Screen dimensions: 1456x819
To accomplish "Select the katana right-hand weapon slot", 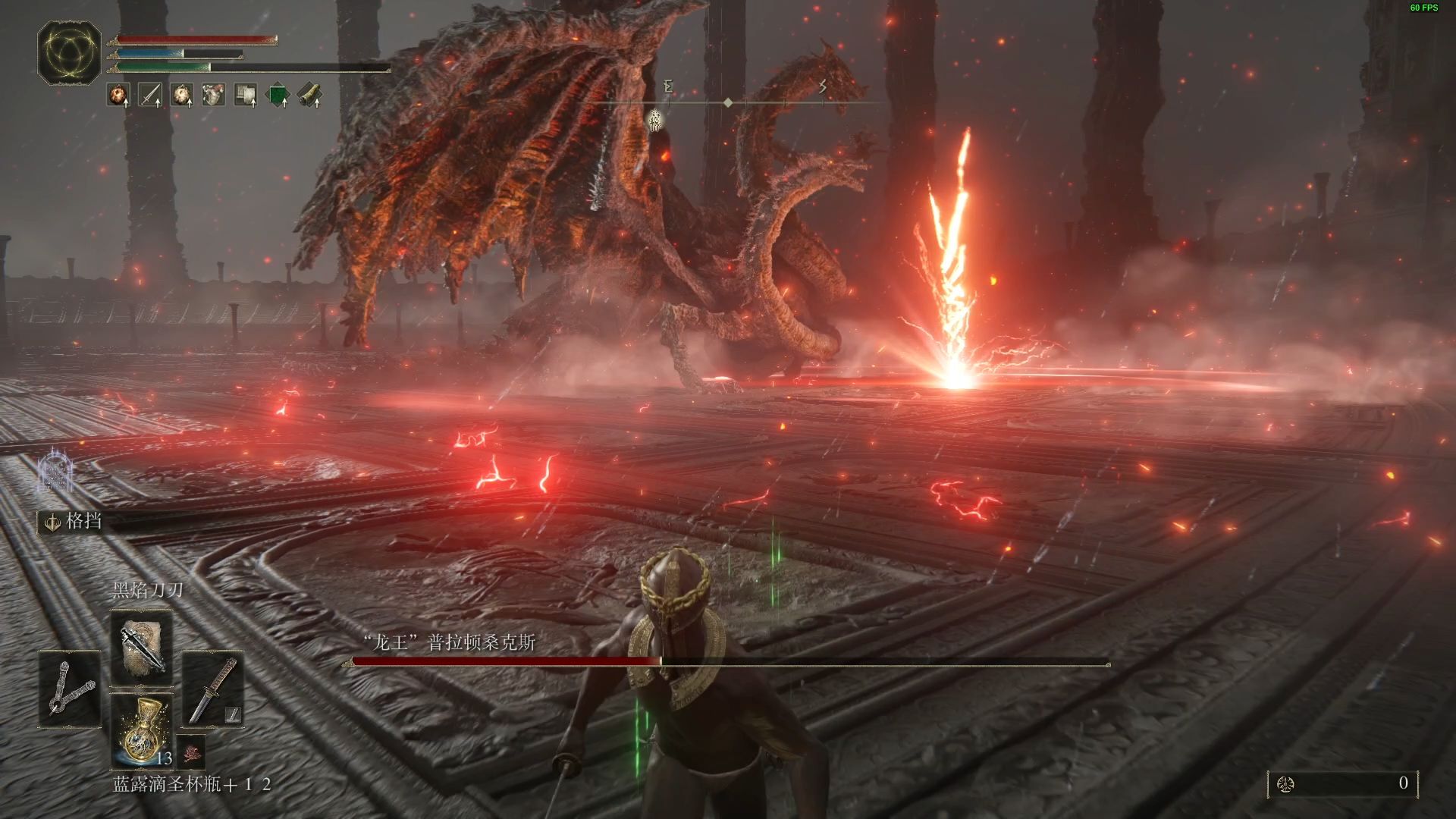I will [213, 689].
